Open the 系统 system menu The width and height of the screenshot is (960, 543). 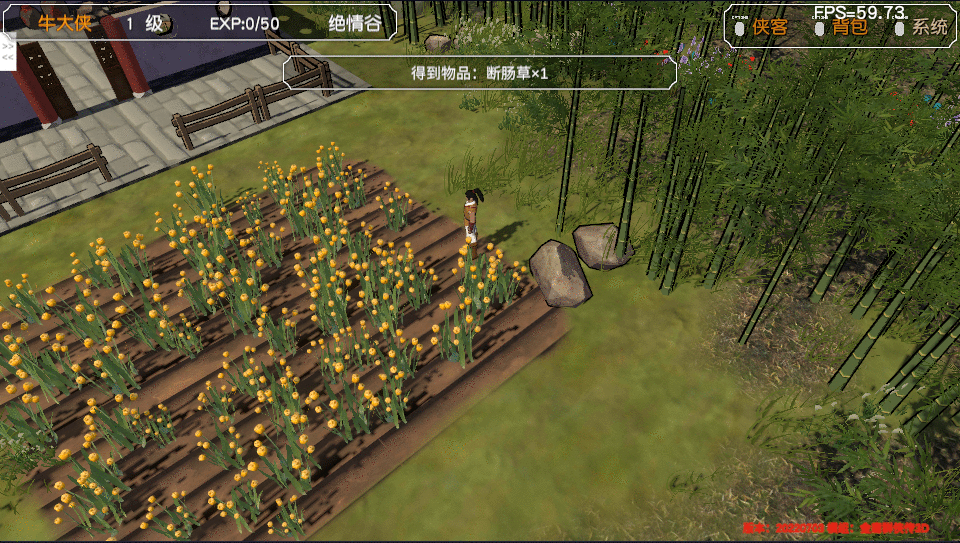(x=929, y=27)
